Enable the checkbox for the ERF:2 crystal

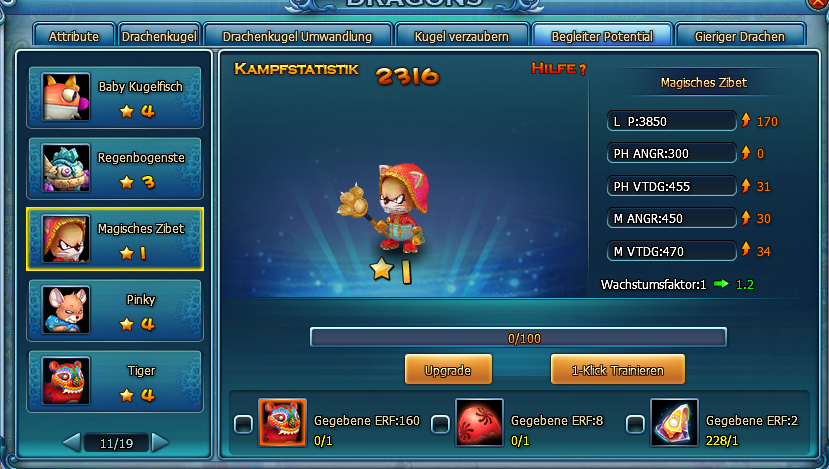pyautogui.click(x=635, y=425)
